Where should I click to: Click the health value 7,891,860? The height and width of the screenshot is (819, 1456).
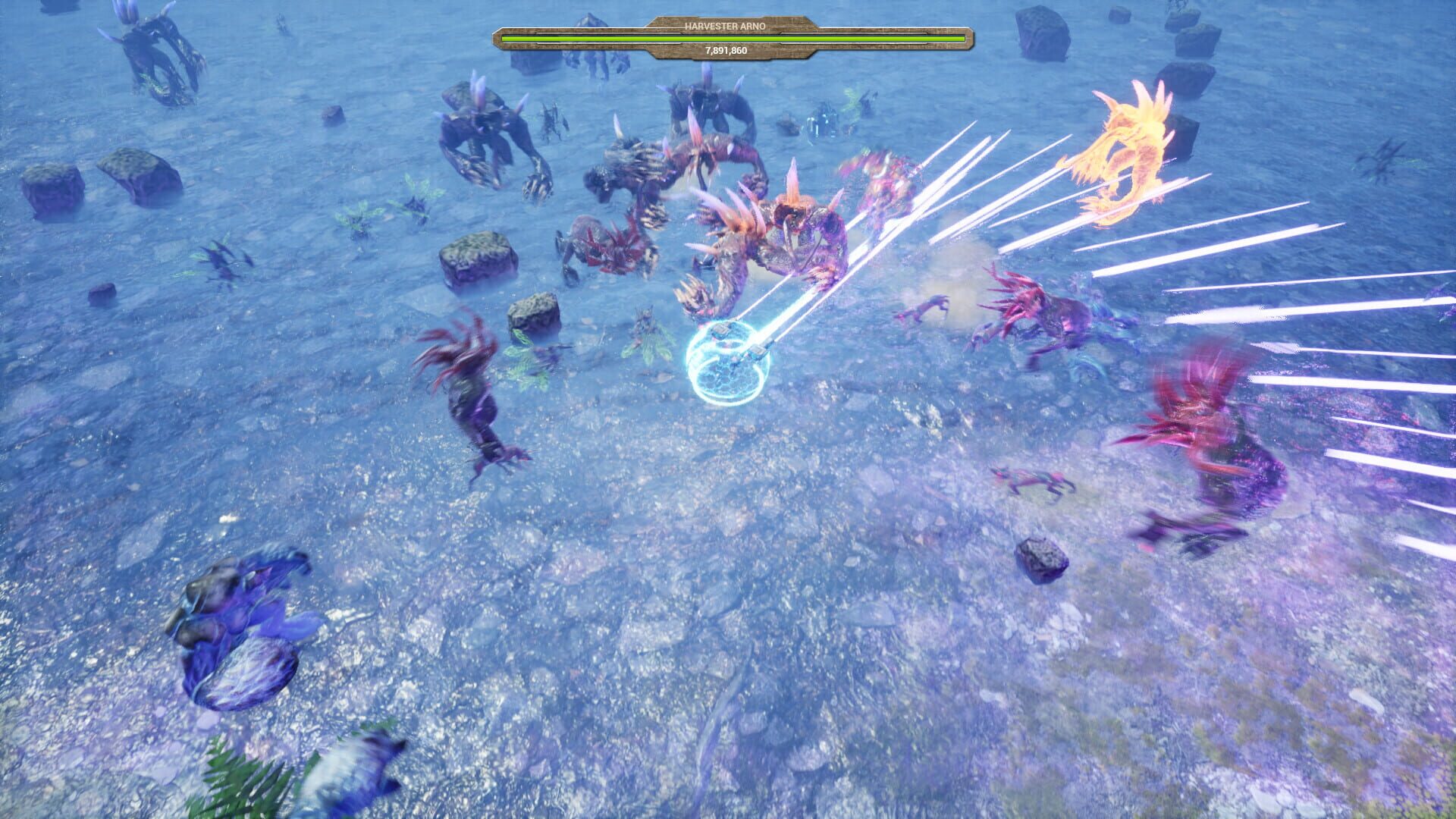[726, 52]
